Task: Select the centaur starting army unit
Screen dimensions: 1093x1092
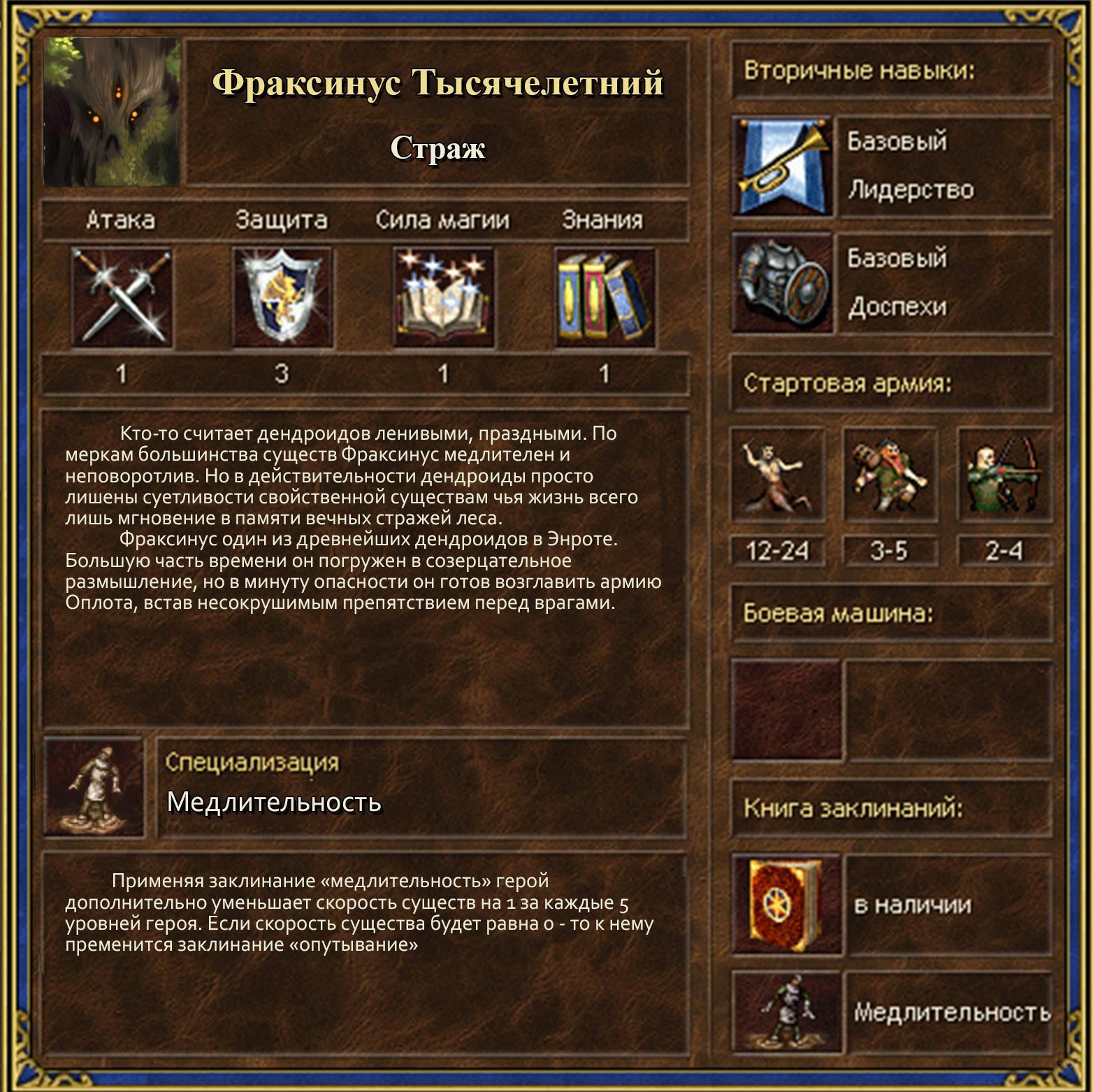Action: click(x=777, y=475)
